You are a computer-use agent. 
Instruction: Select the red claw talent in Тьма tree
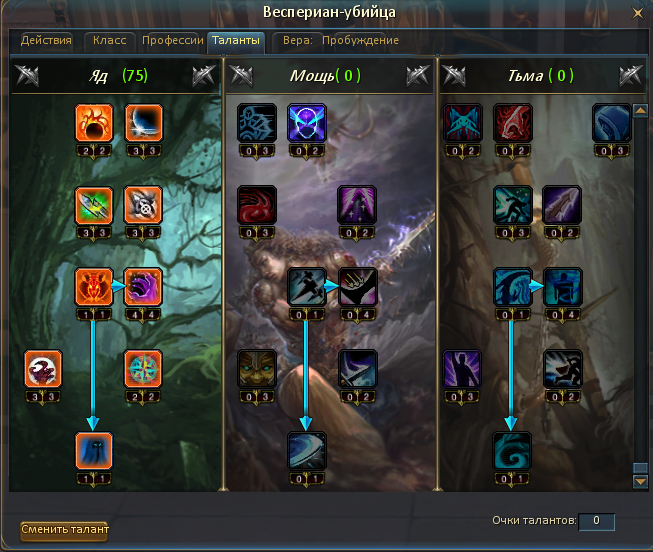pos(512,123)
